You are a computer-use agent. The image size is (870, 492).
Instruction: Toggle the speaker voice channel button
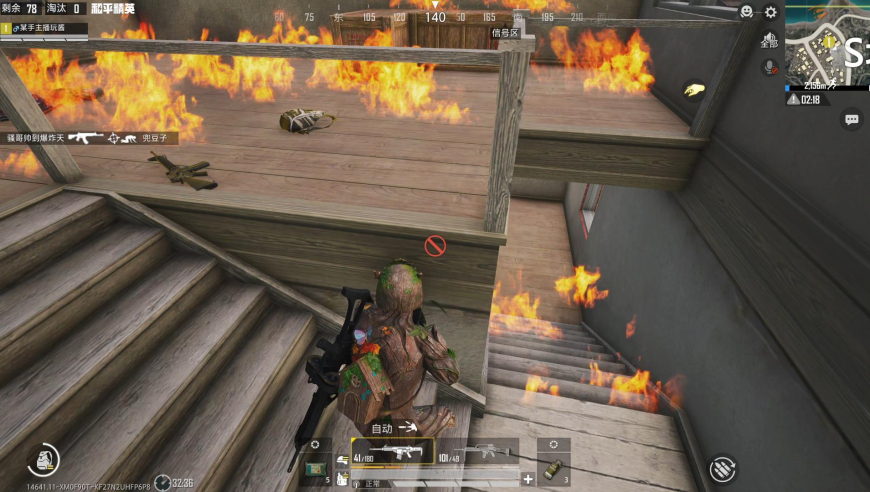[x=768, y=39]
